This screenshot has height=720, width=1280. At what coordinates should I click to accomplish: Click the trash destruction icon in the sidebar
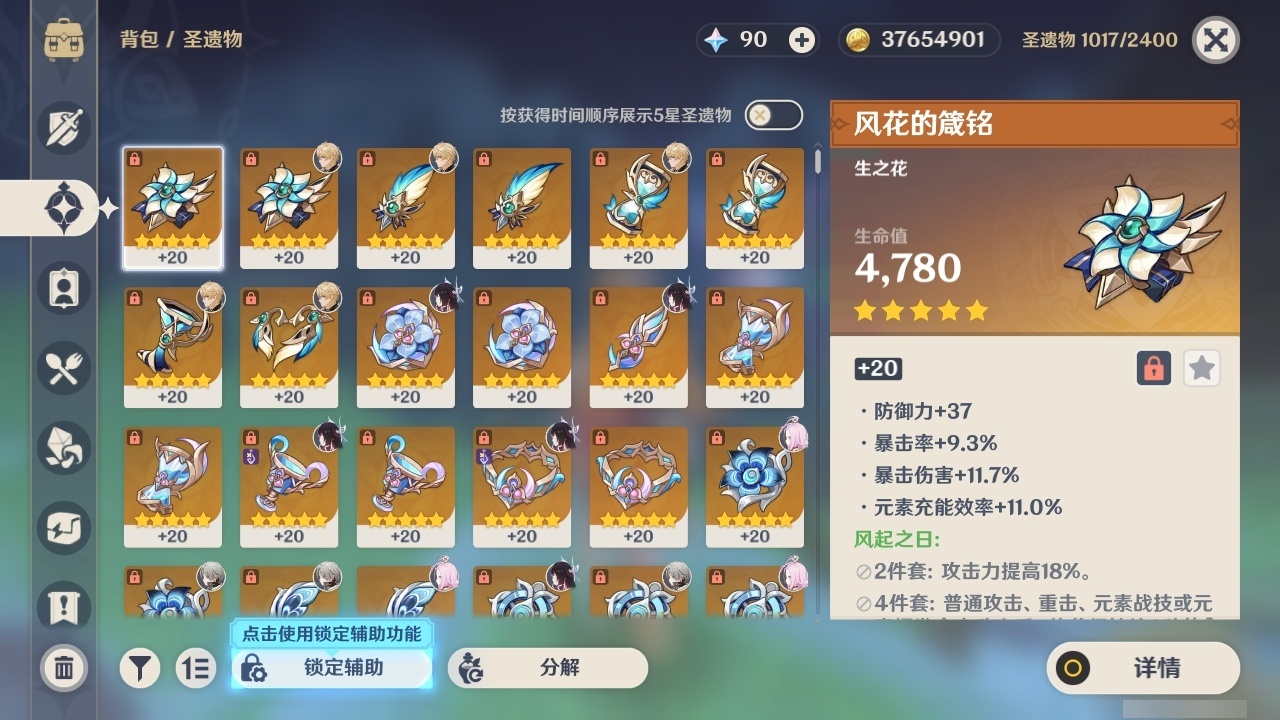click(62, 668)
